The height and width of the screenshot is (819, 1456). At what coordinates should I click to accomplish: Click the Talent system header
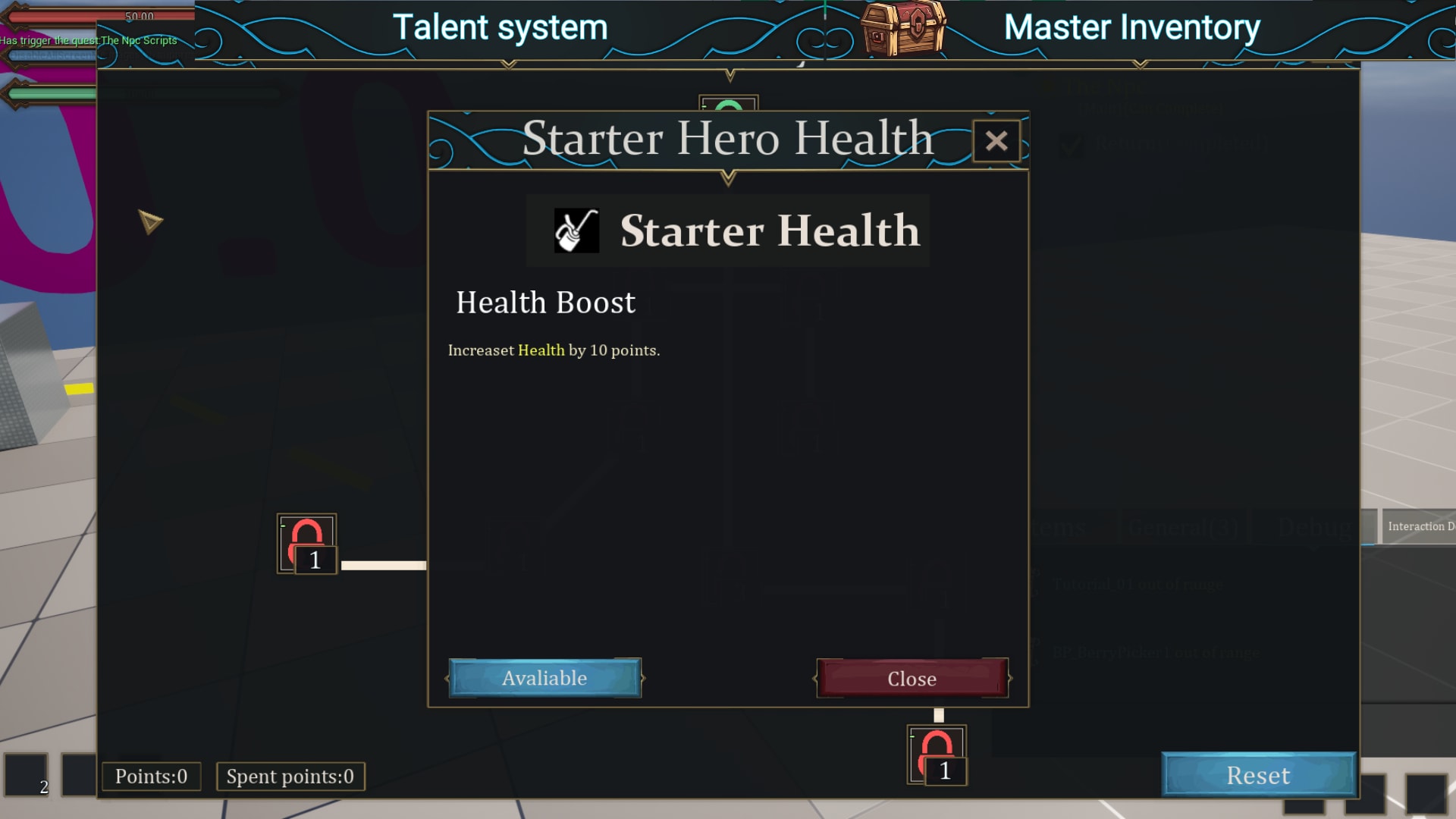point(501,27)
